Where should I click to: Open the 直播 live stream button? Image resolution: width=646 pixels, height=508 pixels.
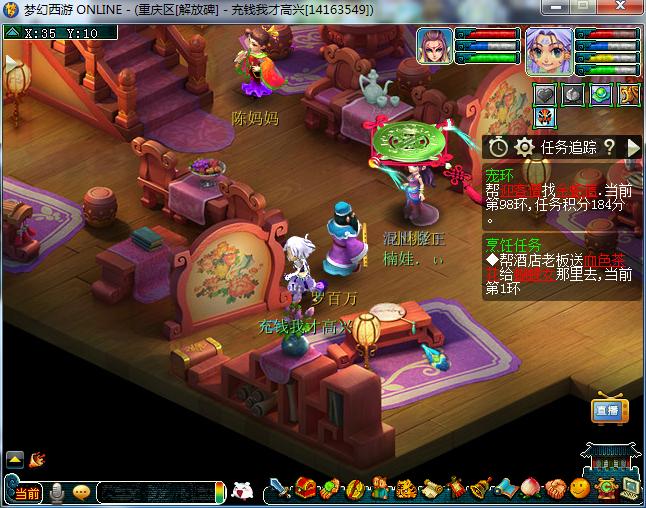(606, 411)
